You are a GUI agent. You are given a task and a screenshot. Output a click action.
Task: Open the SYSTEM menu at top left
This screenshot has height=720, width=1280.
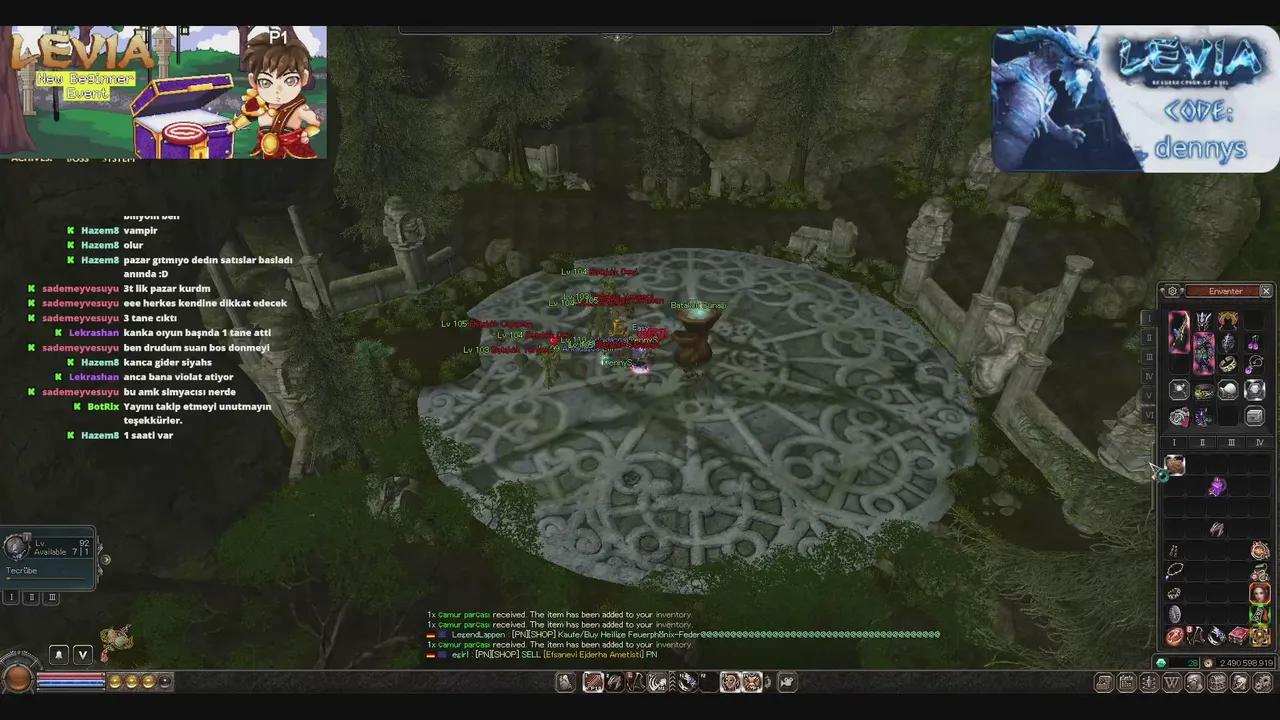point(119,159)
